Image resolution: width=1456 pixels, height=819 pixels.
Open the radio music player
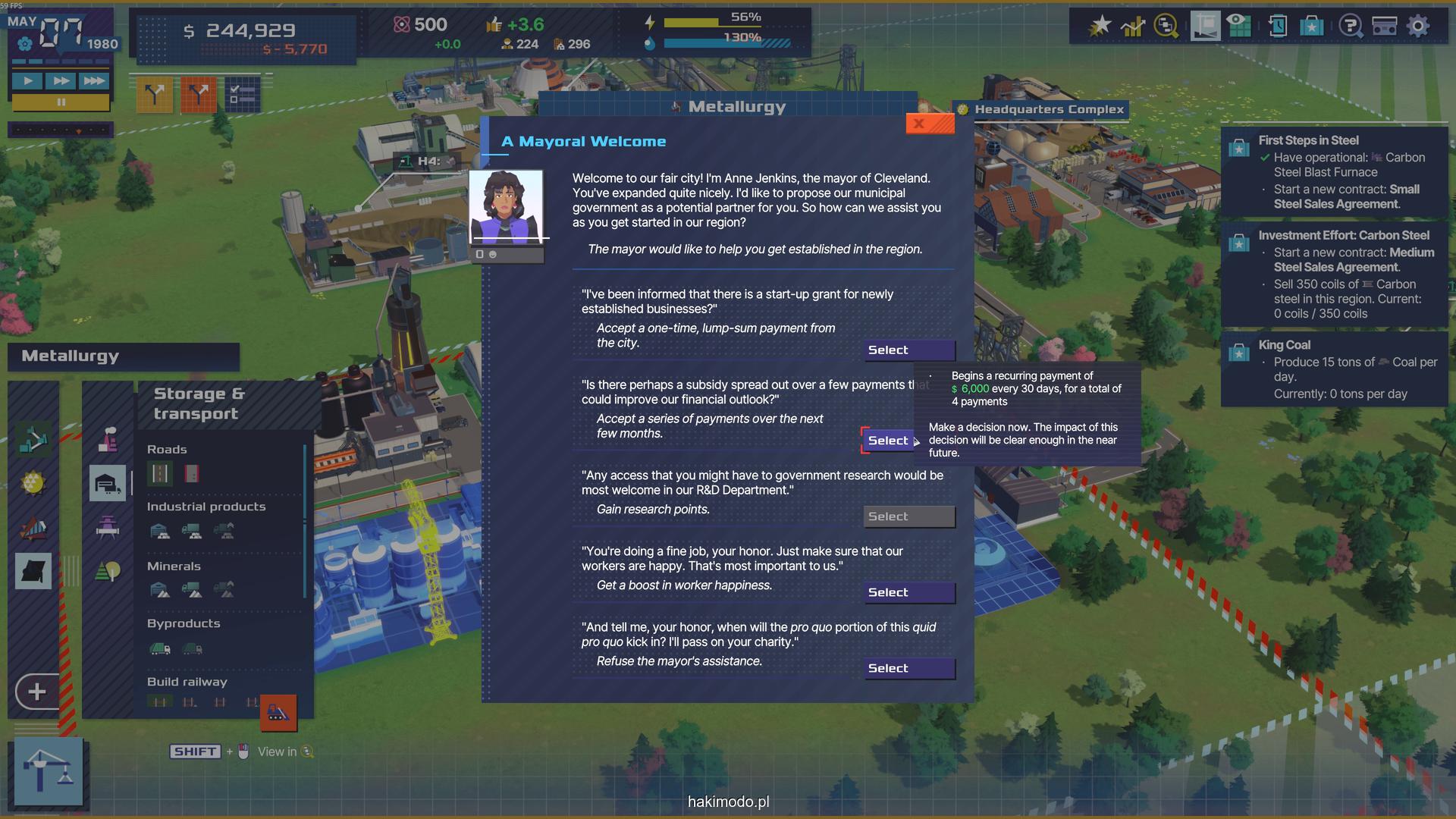[1385, 27]
